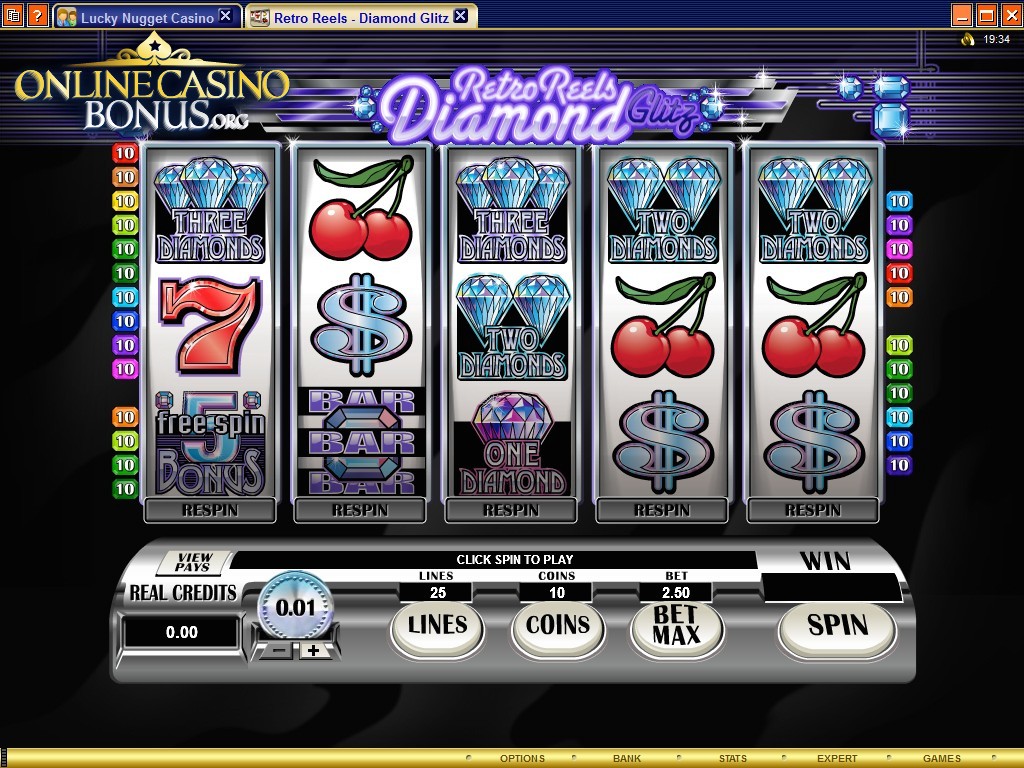
Task: Click the COINS button
Action: pyautogui.click(x=557, y=627)
